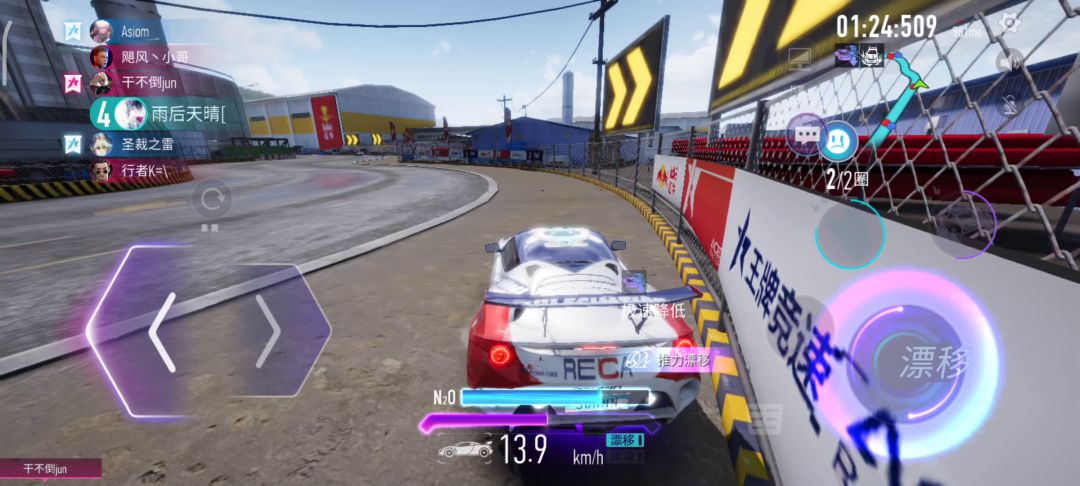The width and height of the screenshot is (1080, 486).
Task: Tap the monitor screen icon
Action: 799,58
